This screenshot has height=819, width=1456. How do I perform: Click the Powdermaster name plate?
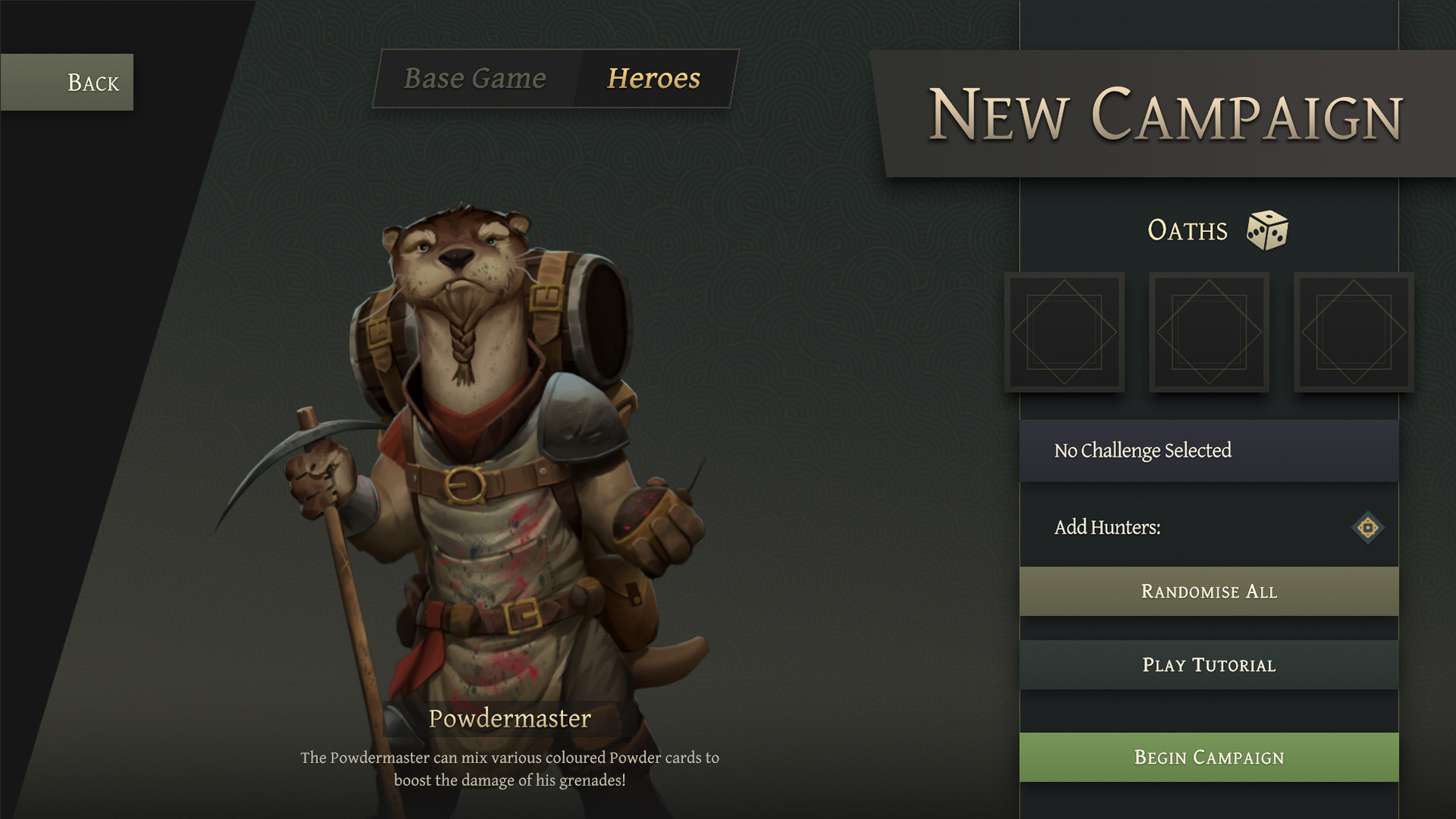[x=510, y=718]
